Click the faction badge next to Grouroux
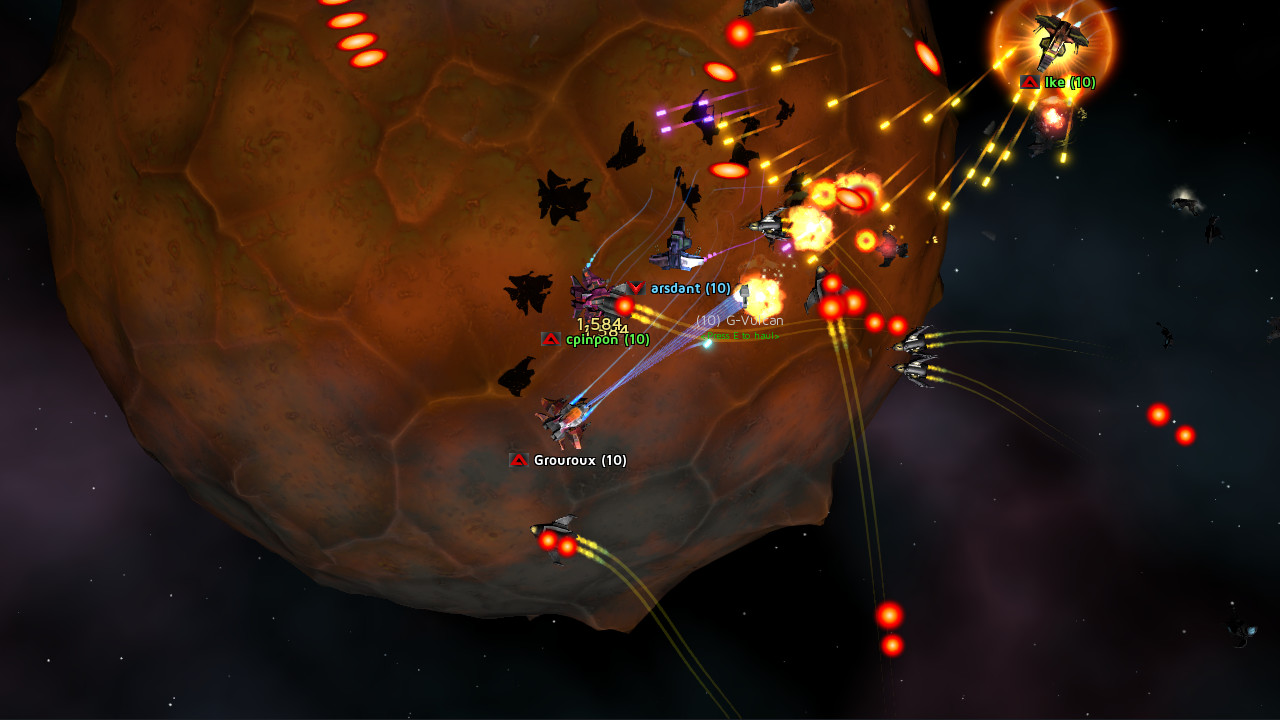This screenshot has height=720, width=1280. pos(519,461)
